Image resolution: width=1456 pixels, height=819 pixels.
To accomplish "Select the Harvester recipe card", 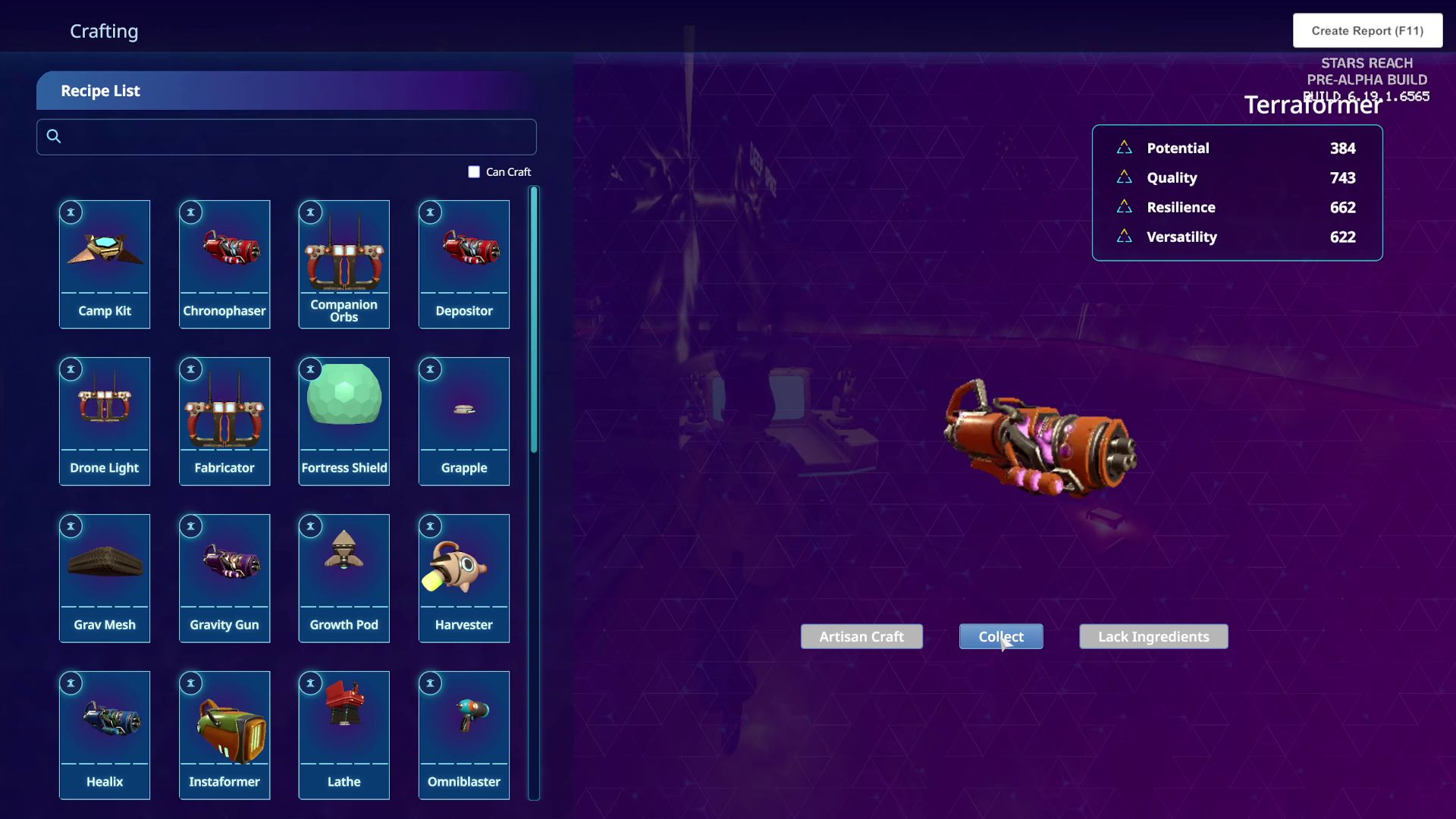I will [464, 578].
